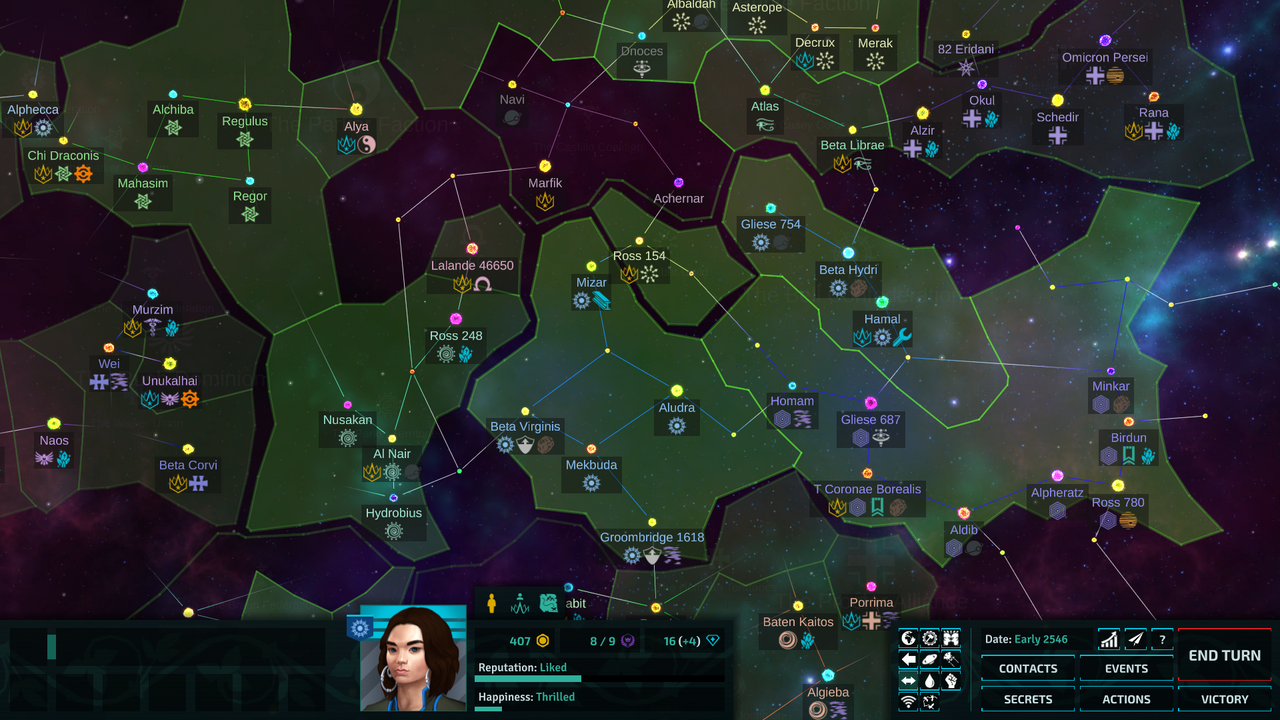Open the gear industry overlay icon
Screen dimensions: 1280x720
930,637
